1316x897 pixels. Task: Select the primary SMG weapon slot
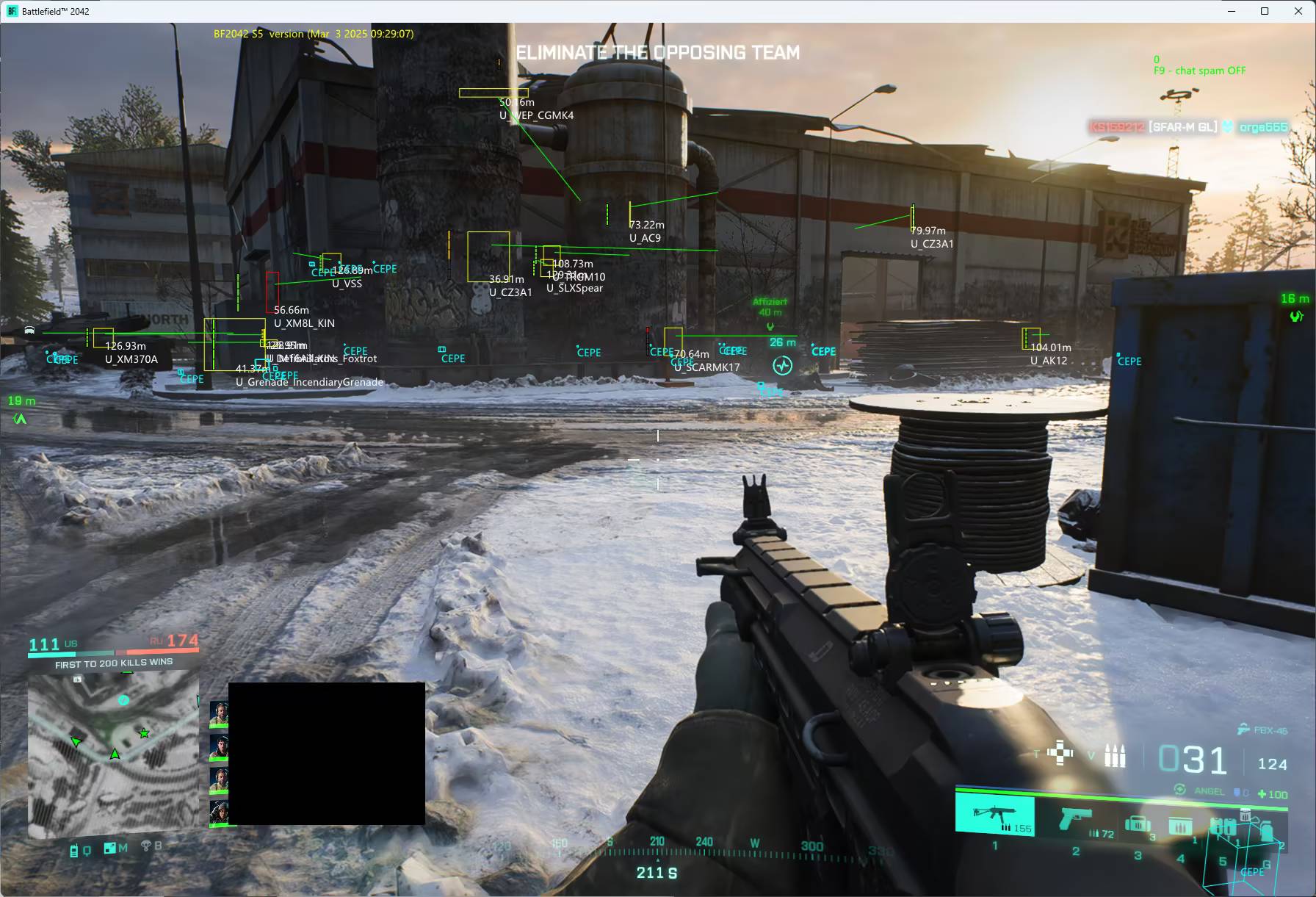tap(994, 815)
